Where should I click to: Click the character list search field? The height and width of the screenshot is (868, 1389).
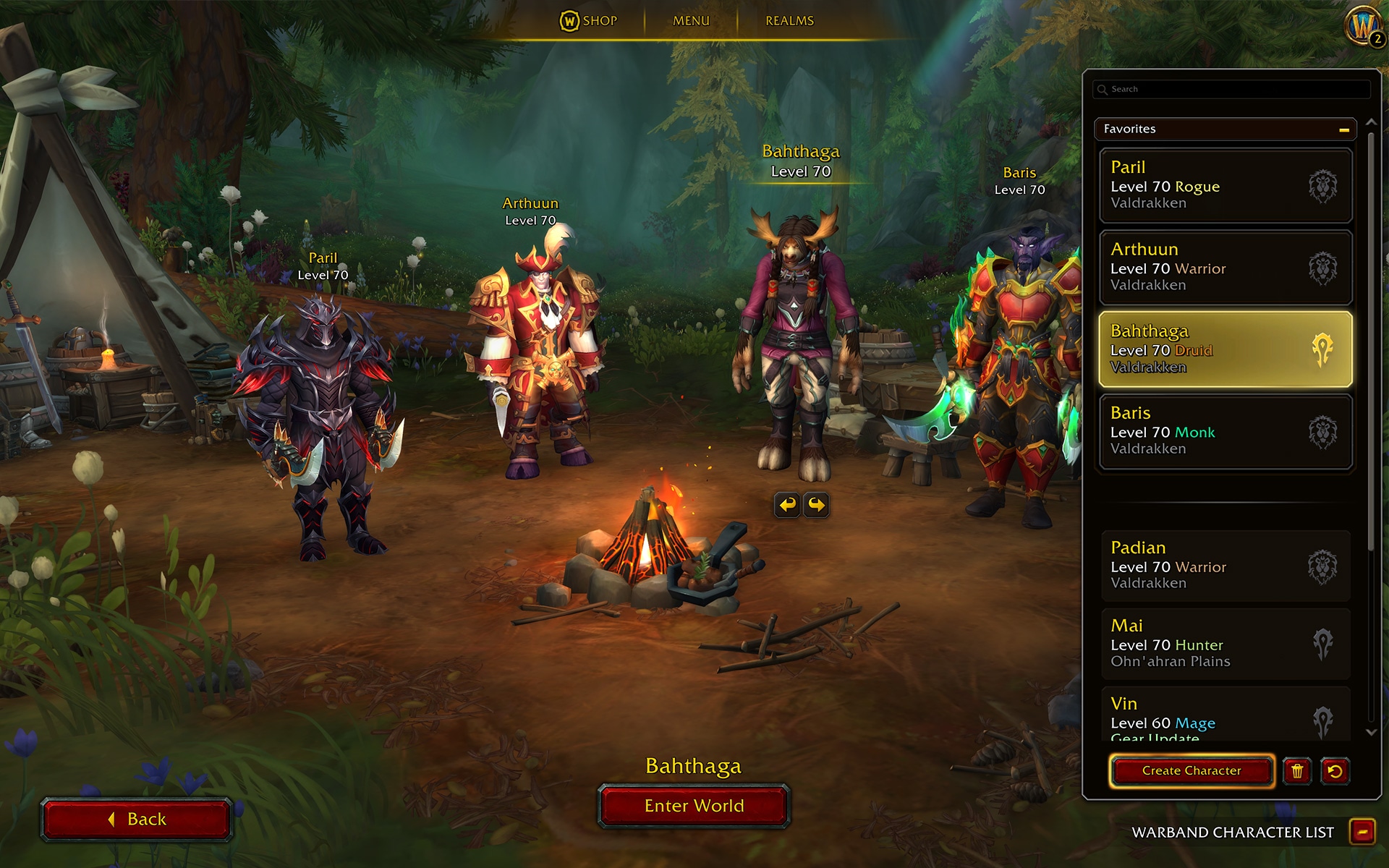(1230, 88)
